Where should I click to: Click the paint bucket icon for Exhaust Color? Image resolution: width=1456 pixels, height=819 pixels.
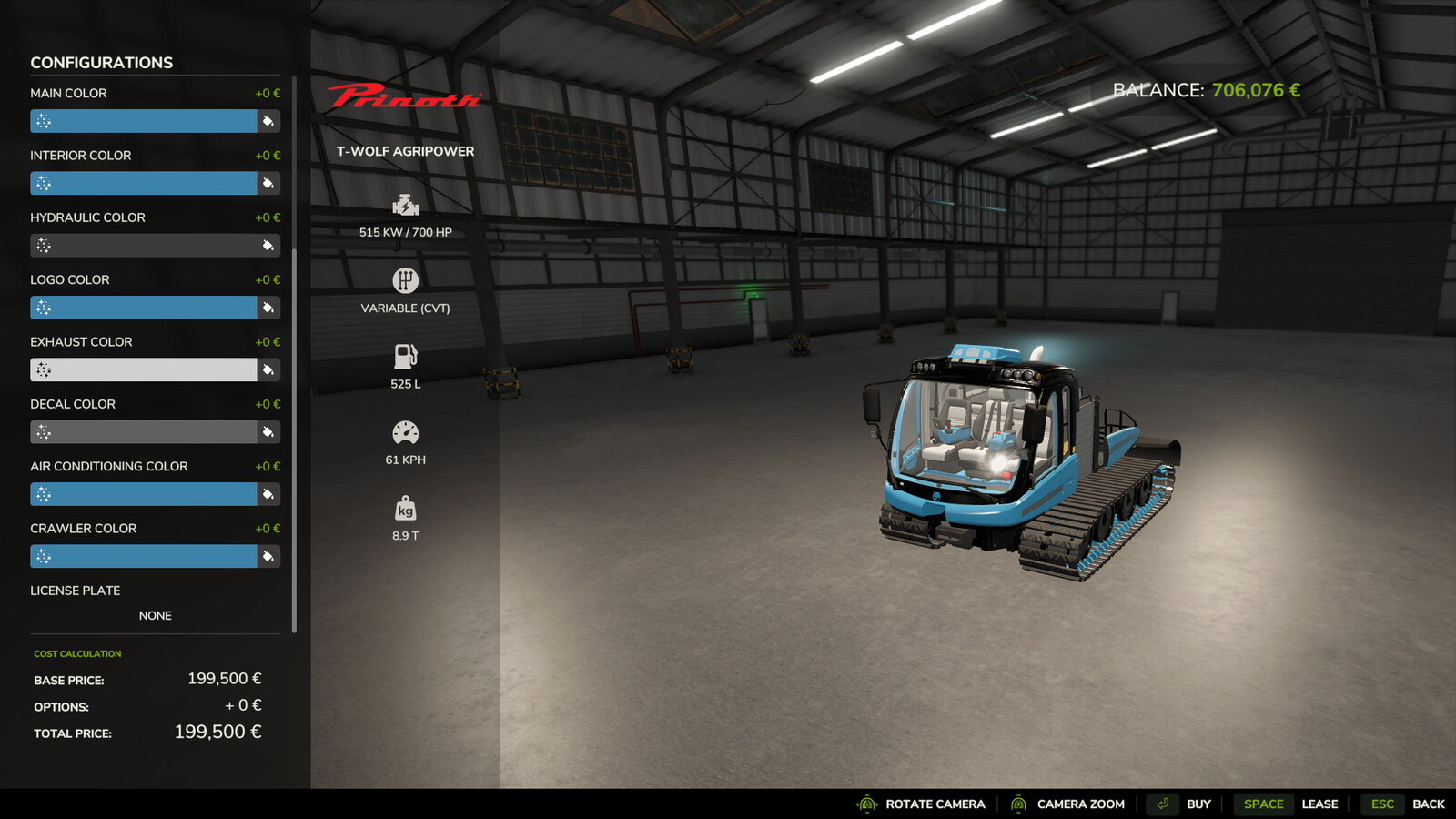(x=267, y=369)
